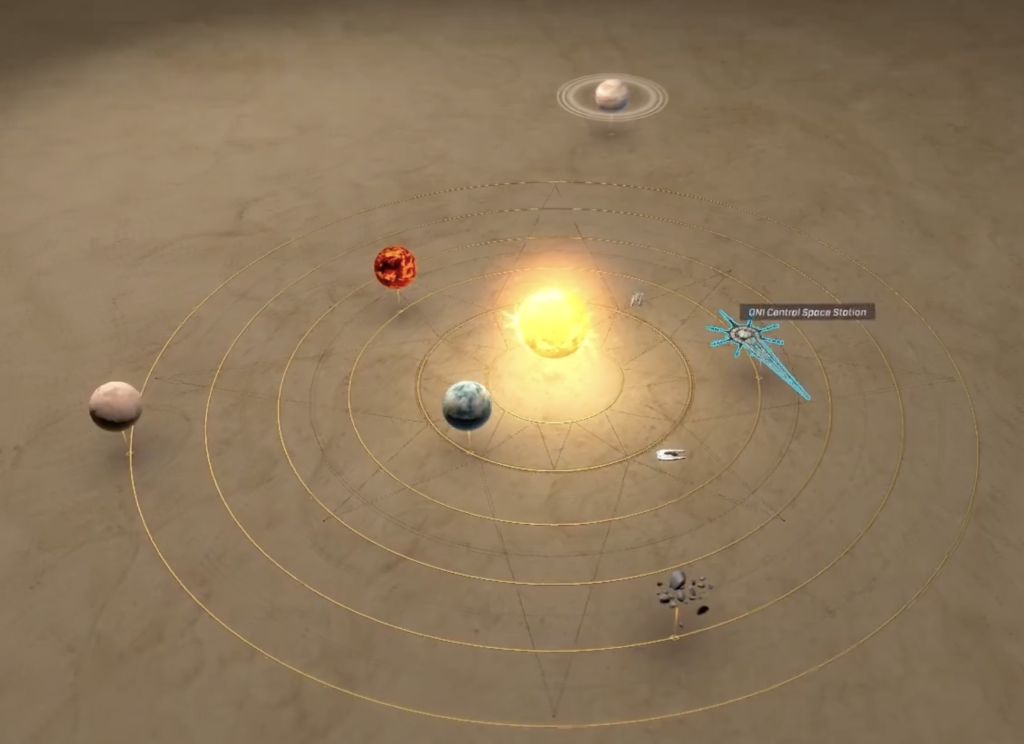Select the ringed planet on the map
Screen dimensions: 1024x744
612,95
